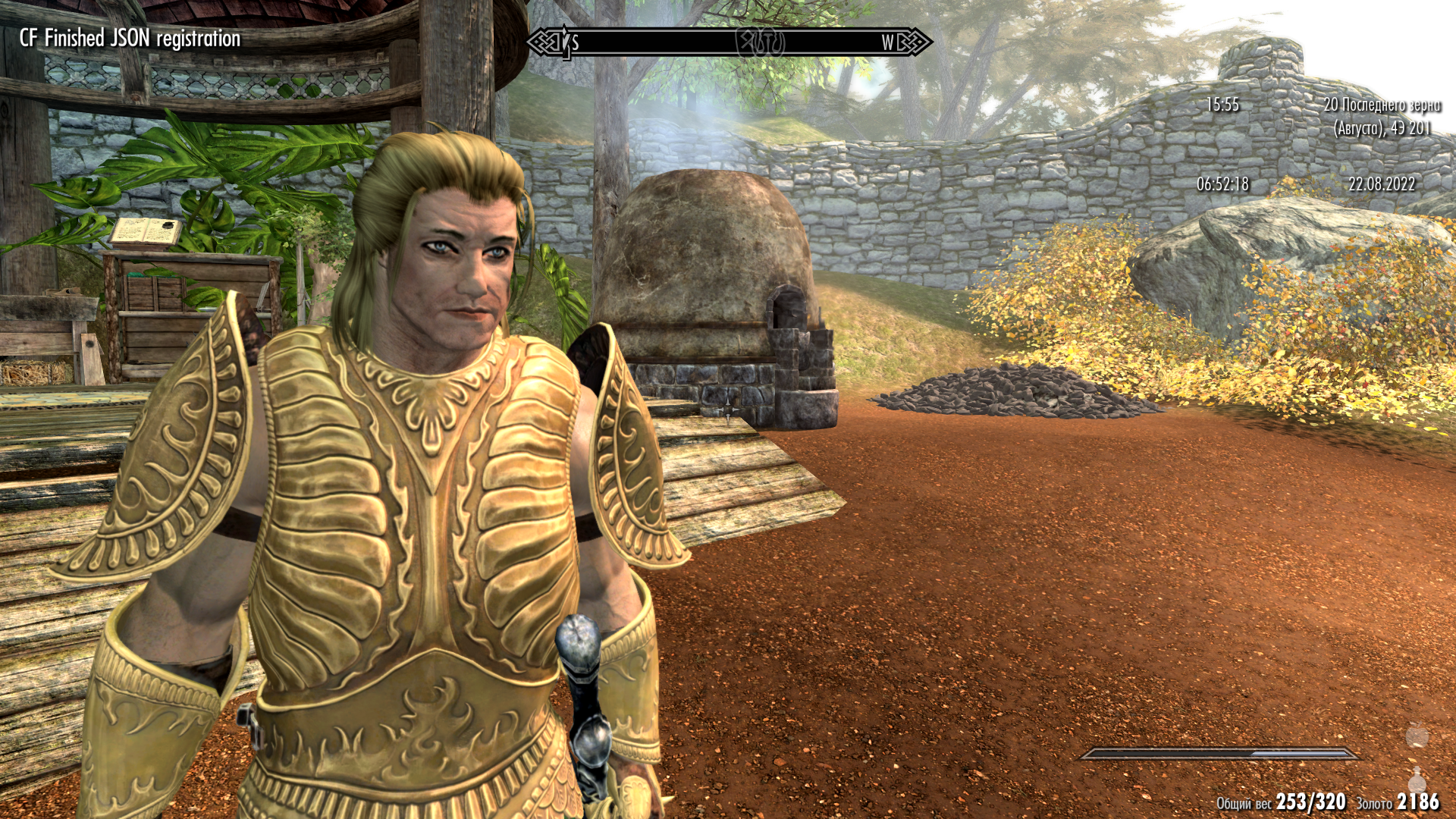Select the apple hunger widget icon
The image size is (1456, 819).
coord(1417,738)
